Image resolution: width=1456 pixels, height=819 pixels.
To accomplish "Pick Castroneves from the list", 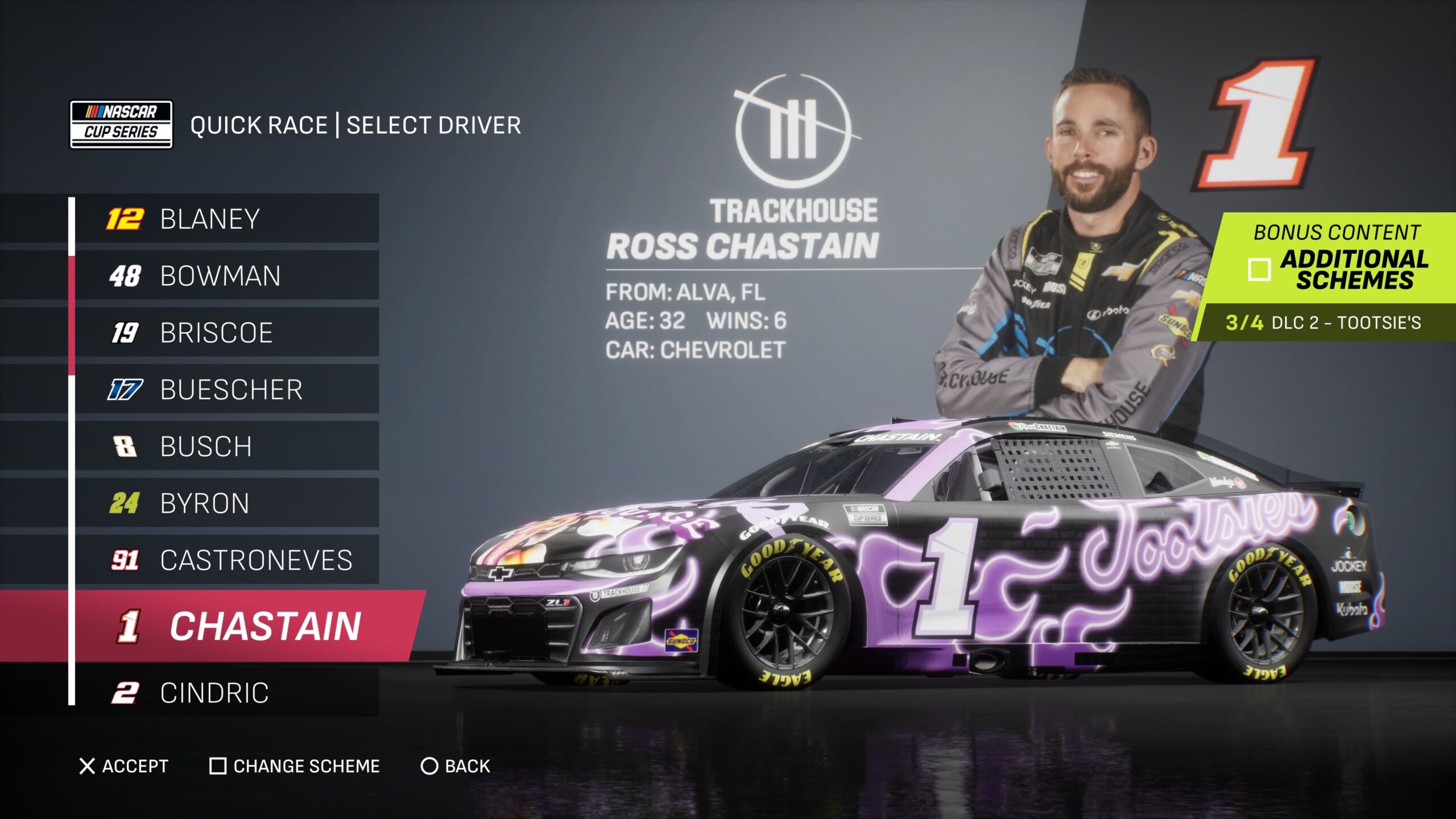I will (x=226, y=560).
